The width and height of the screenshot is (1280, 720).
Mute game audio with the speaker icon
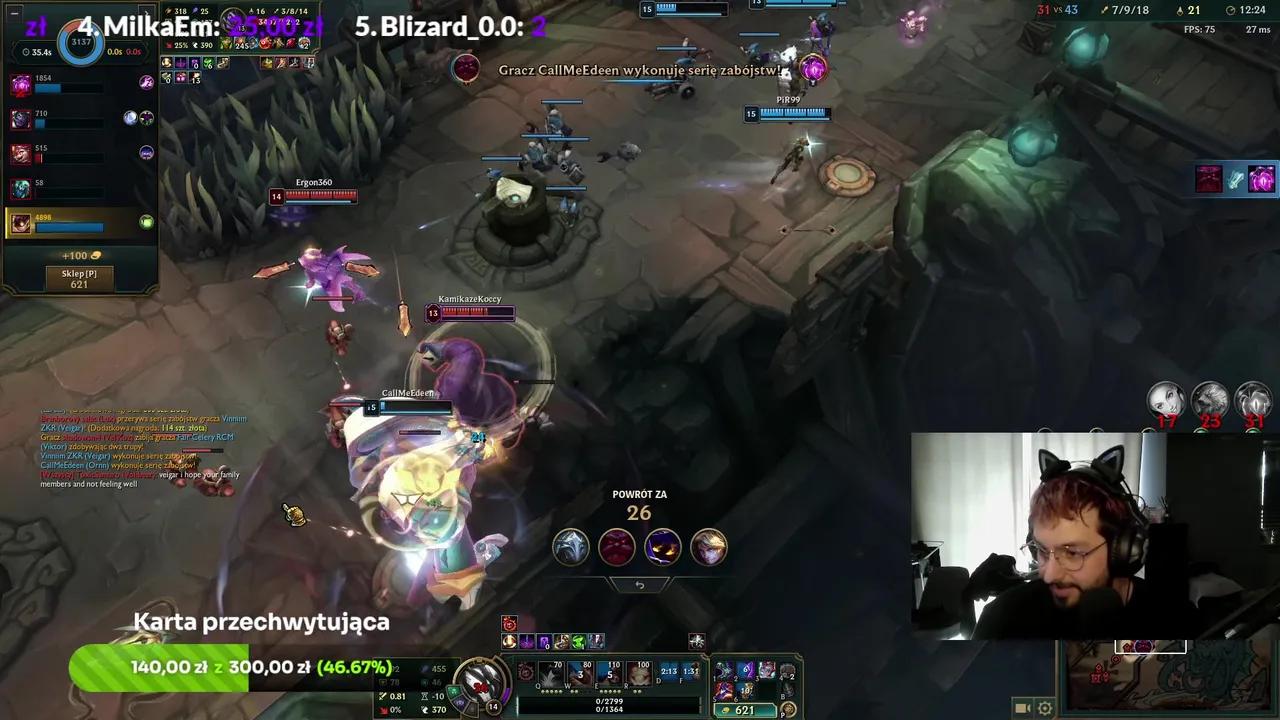coord(1022,708)
